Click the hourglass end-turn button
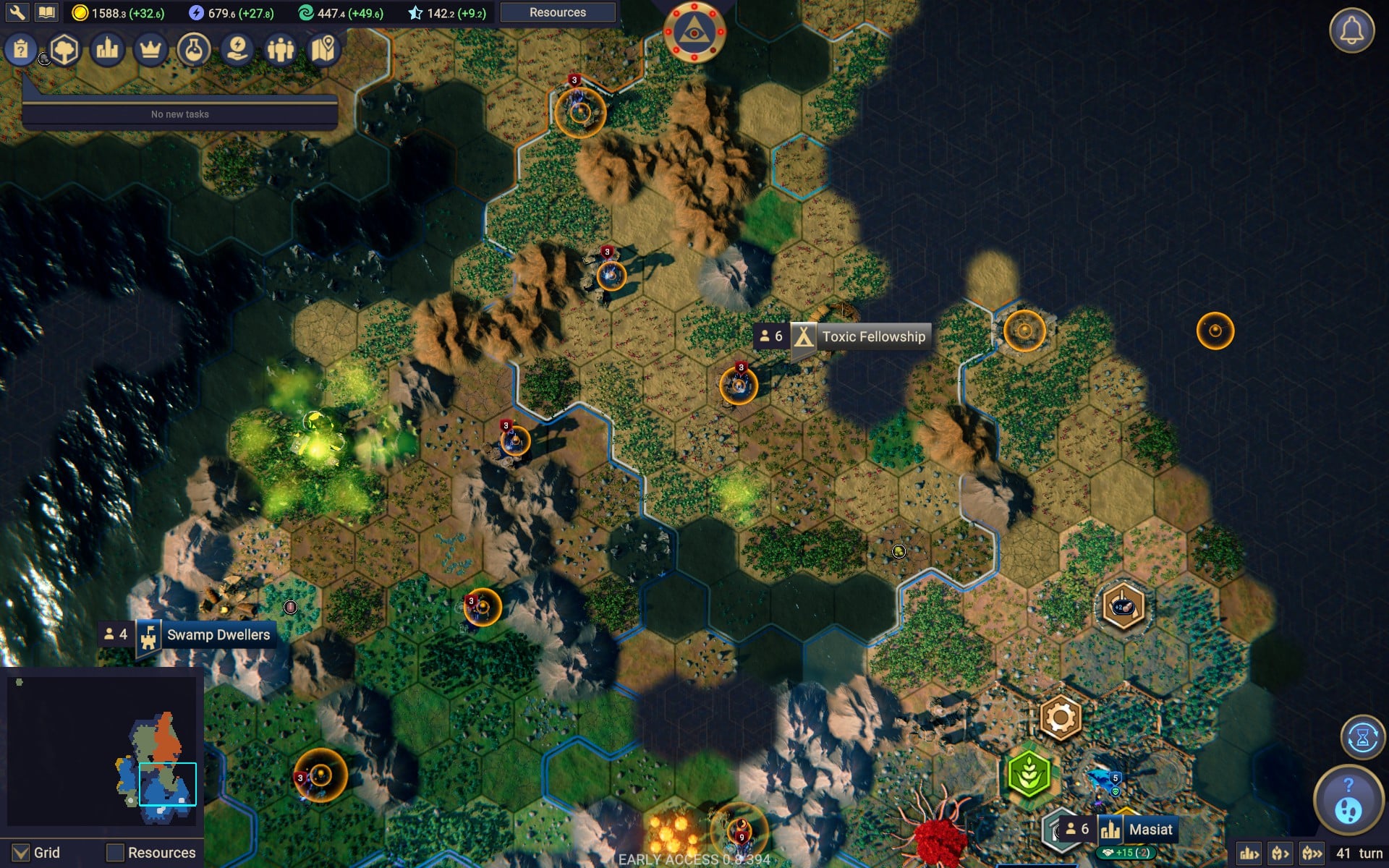The width and height of the screenshot is (1389, 868). [1362, 738]
